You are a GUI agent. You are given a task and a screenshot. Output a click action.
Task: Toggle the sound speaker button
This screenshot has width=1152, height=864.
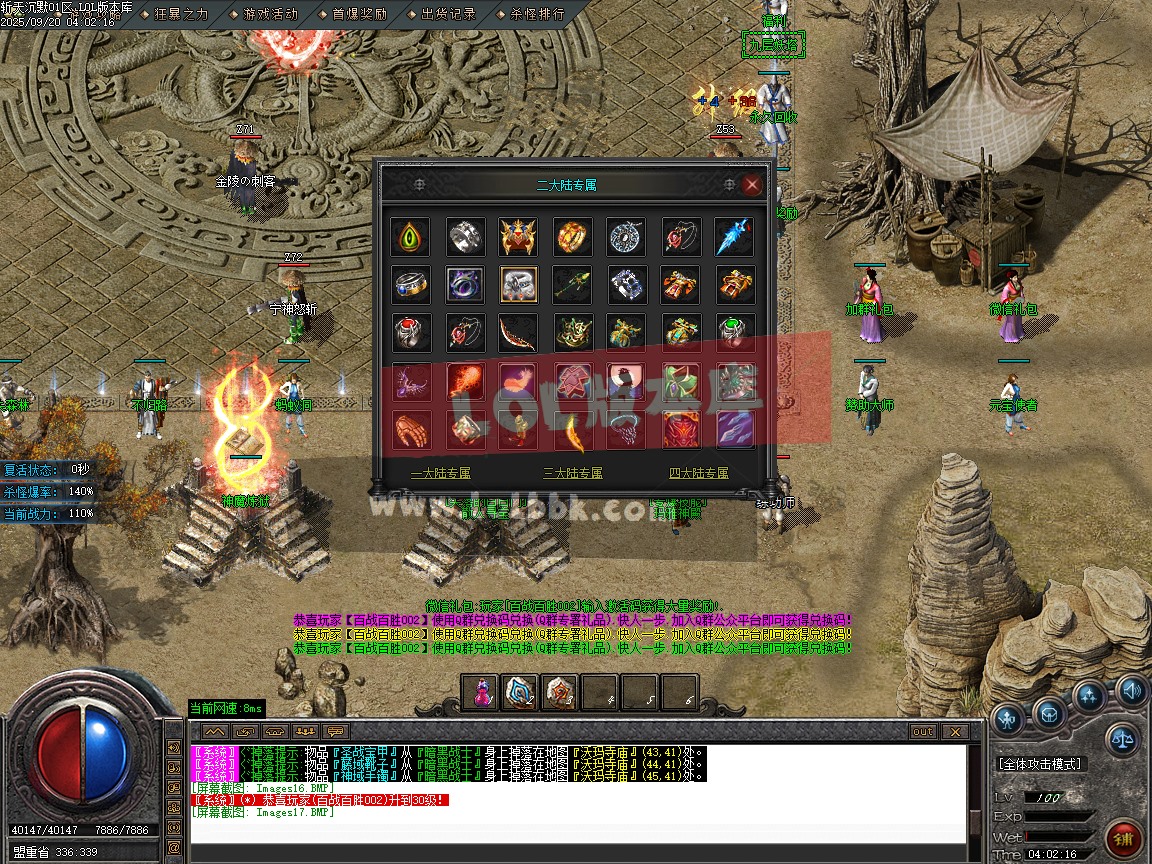(x=1132, y=690)
